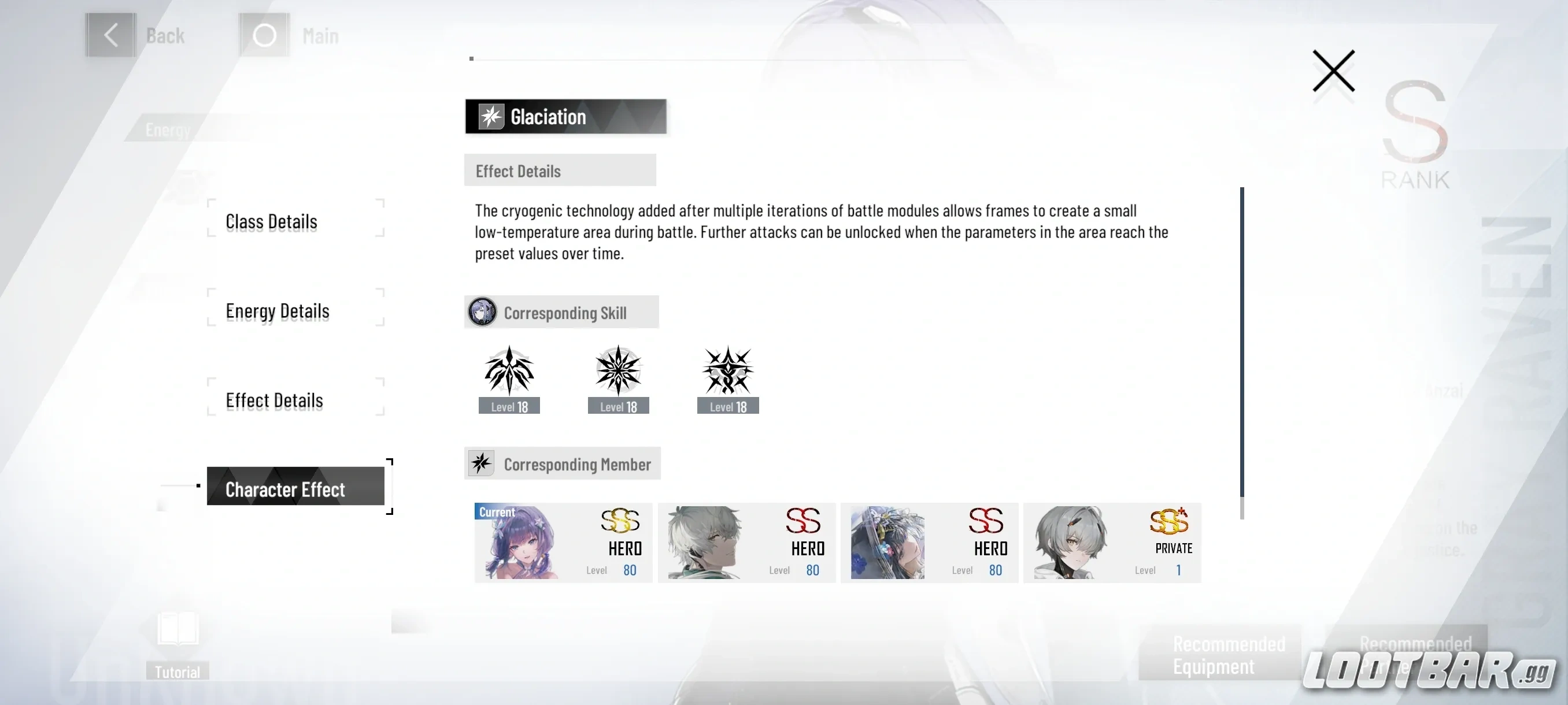
Task: Click the Corresponding Member star icon
Action: coord(482,463)
